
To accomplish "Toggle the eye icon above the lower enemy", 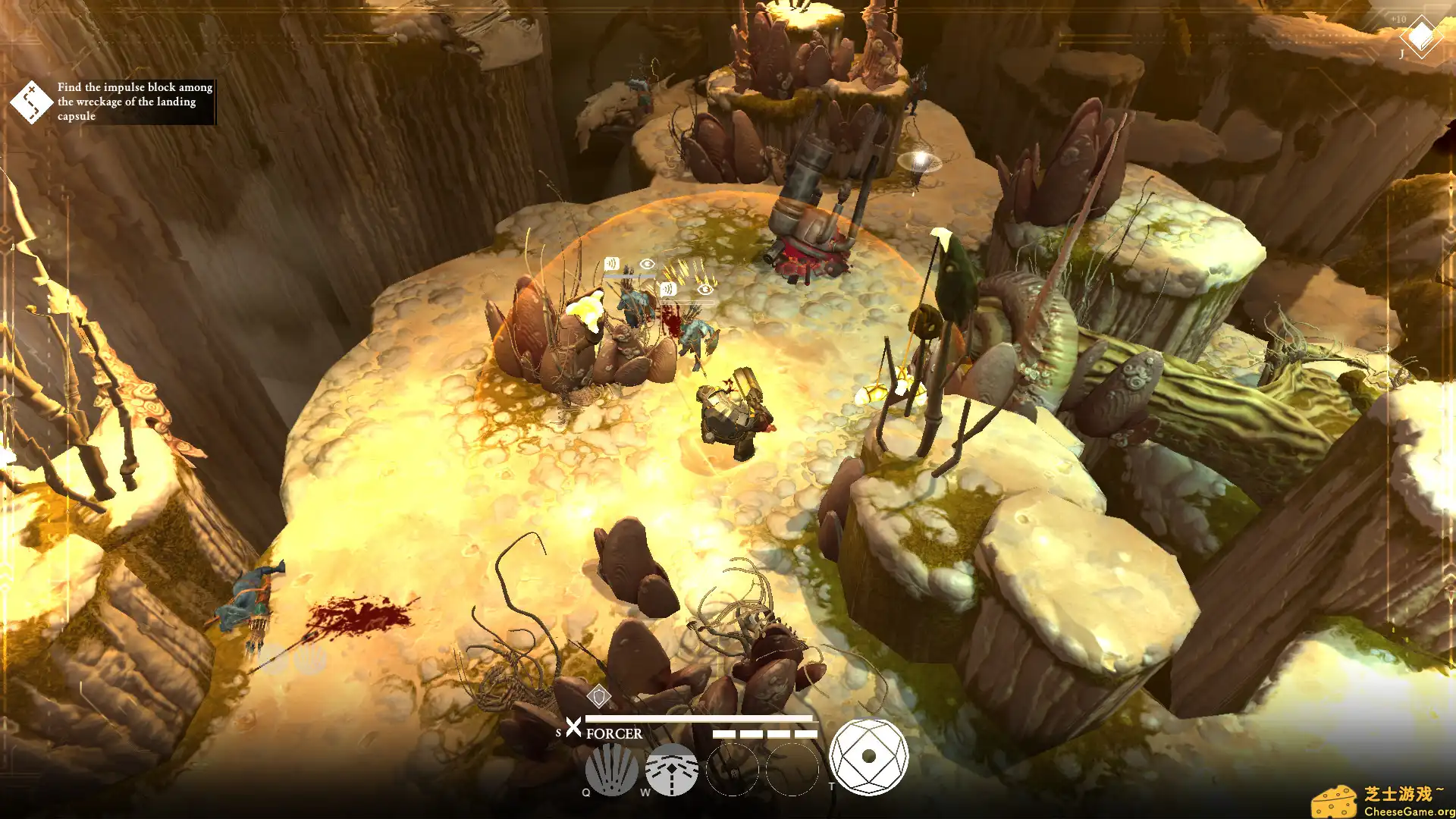I will tap(707, 288).
